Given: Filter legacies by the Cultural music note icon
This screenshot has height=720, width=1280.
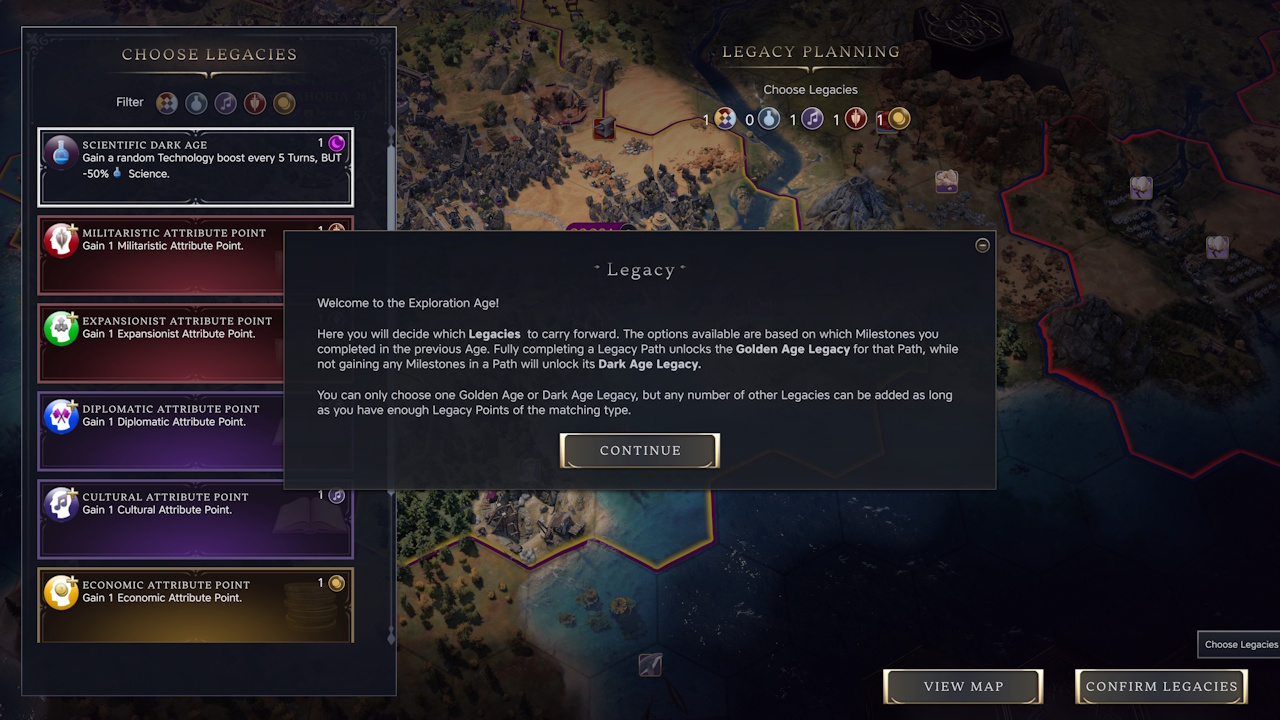Looking at the screenshot, I should [225, 102].
